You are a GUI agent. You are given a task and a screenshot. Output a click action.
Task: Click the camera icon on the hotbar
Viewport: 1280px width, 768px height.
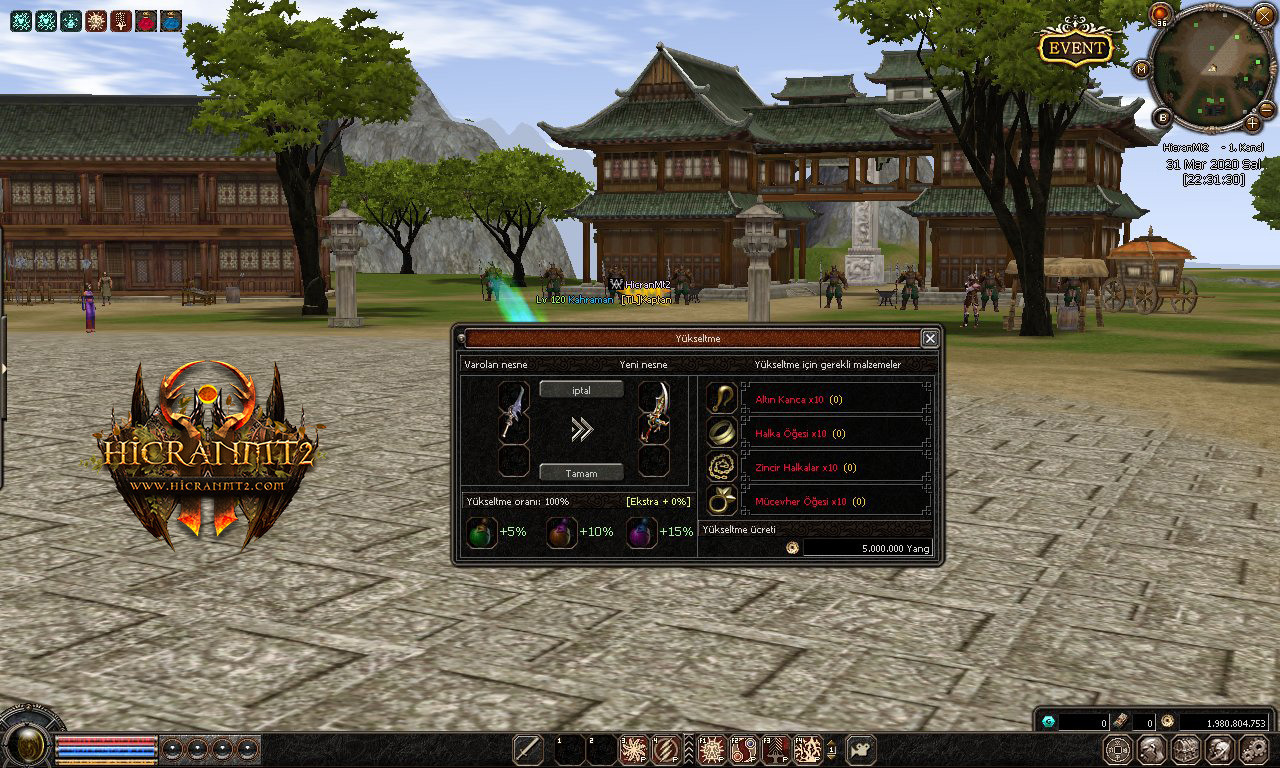click(x=861, y=749)
